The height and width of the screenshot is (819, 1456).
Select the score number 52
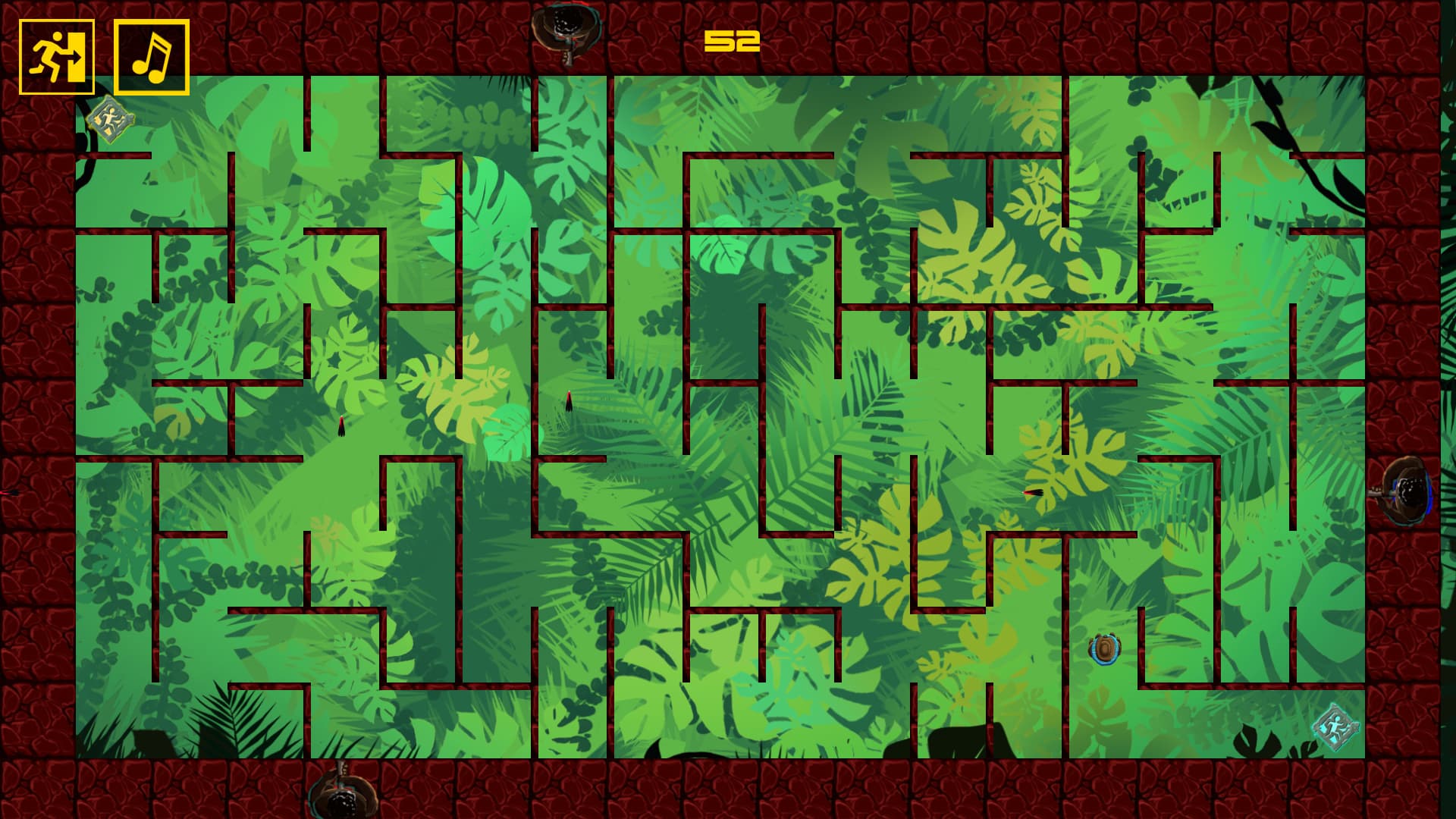coord(730,42)
